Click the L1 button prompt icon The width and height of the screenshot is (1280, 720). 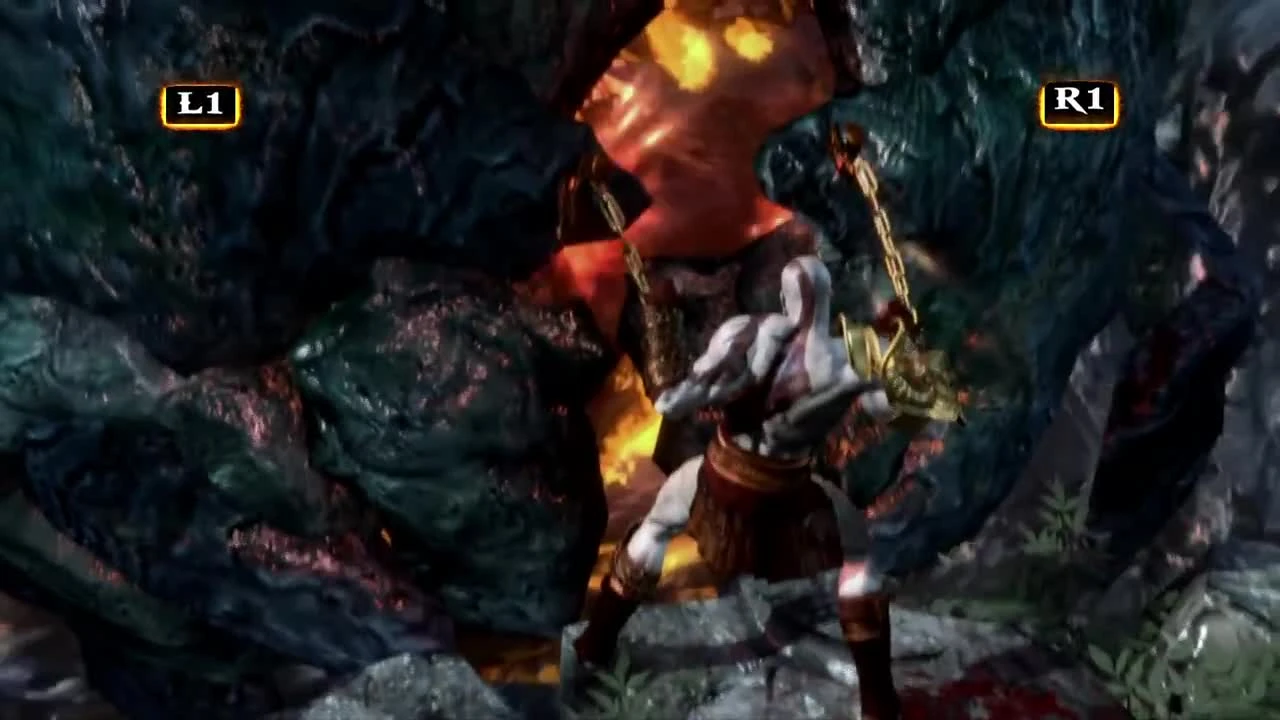point(203,100)
